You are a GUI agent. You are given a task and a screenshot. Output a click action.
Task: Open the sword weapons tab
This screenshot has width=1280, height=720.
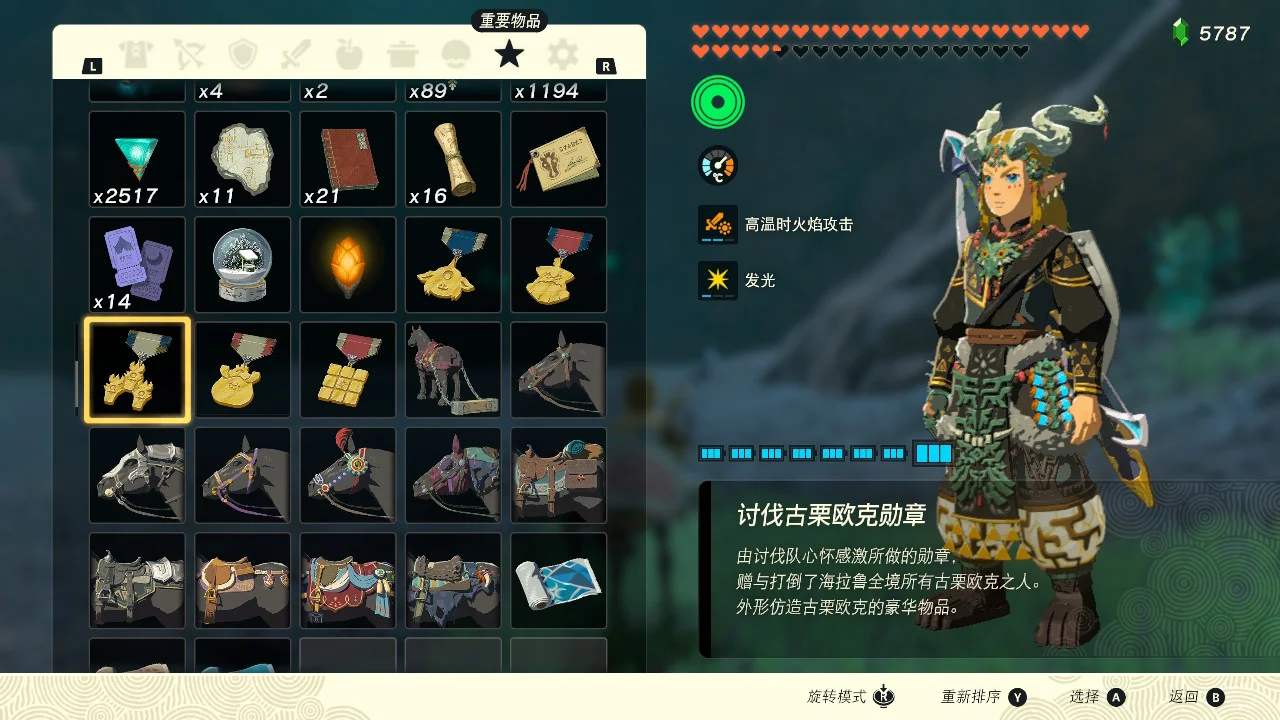pyautogui.click(x=296, y=54)
